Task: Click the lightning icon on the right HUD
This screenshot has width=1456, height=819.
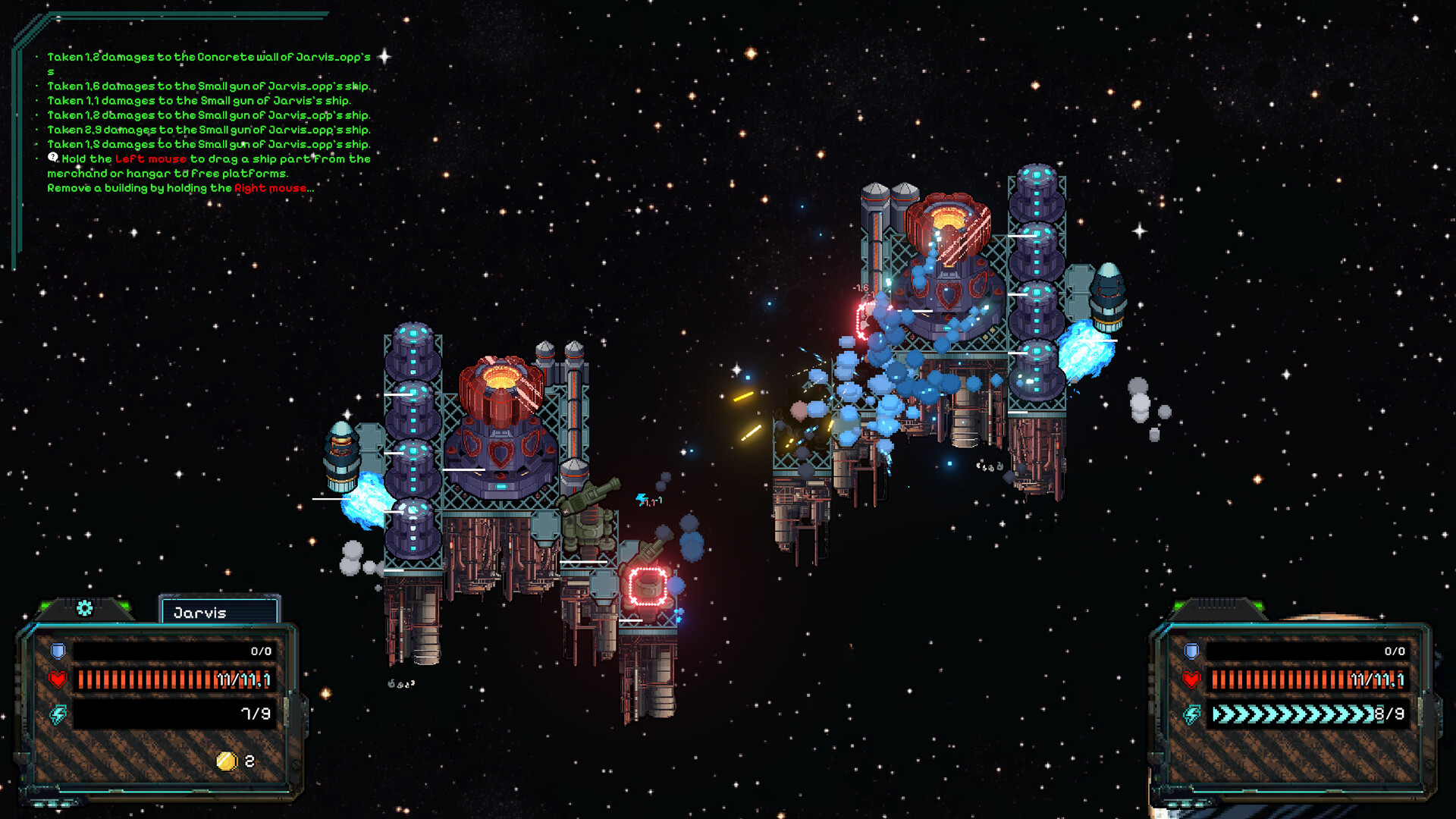Action: click(1192, 714)
